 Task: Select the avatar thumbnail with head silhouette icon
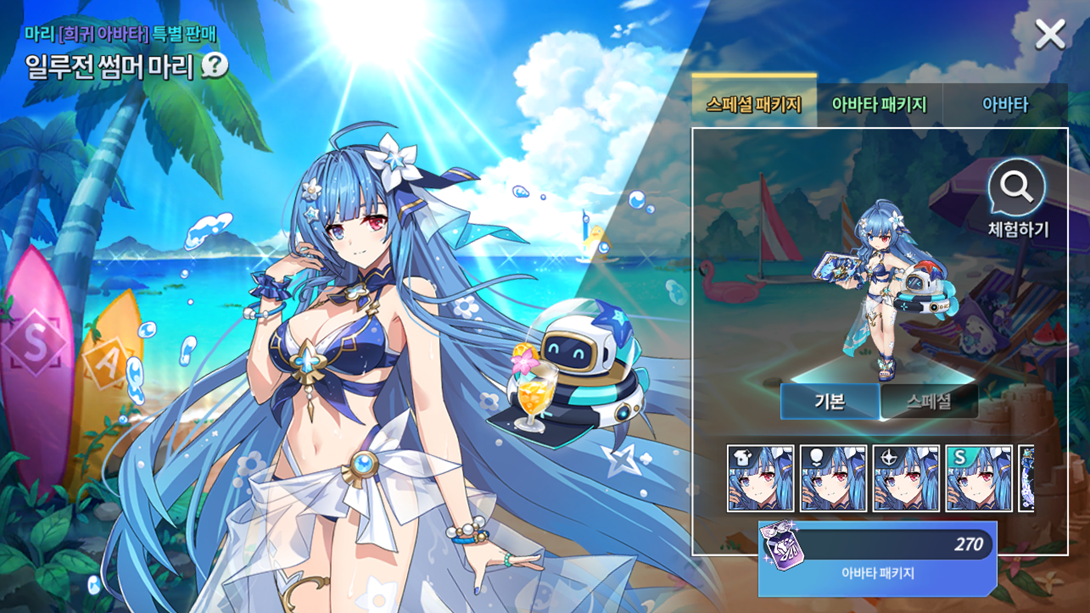click(833, 479)
